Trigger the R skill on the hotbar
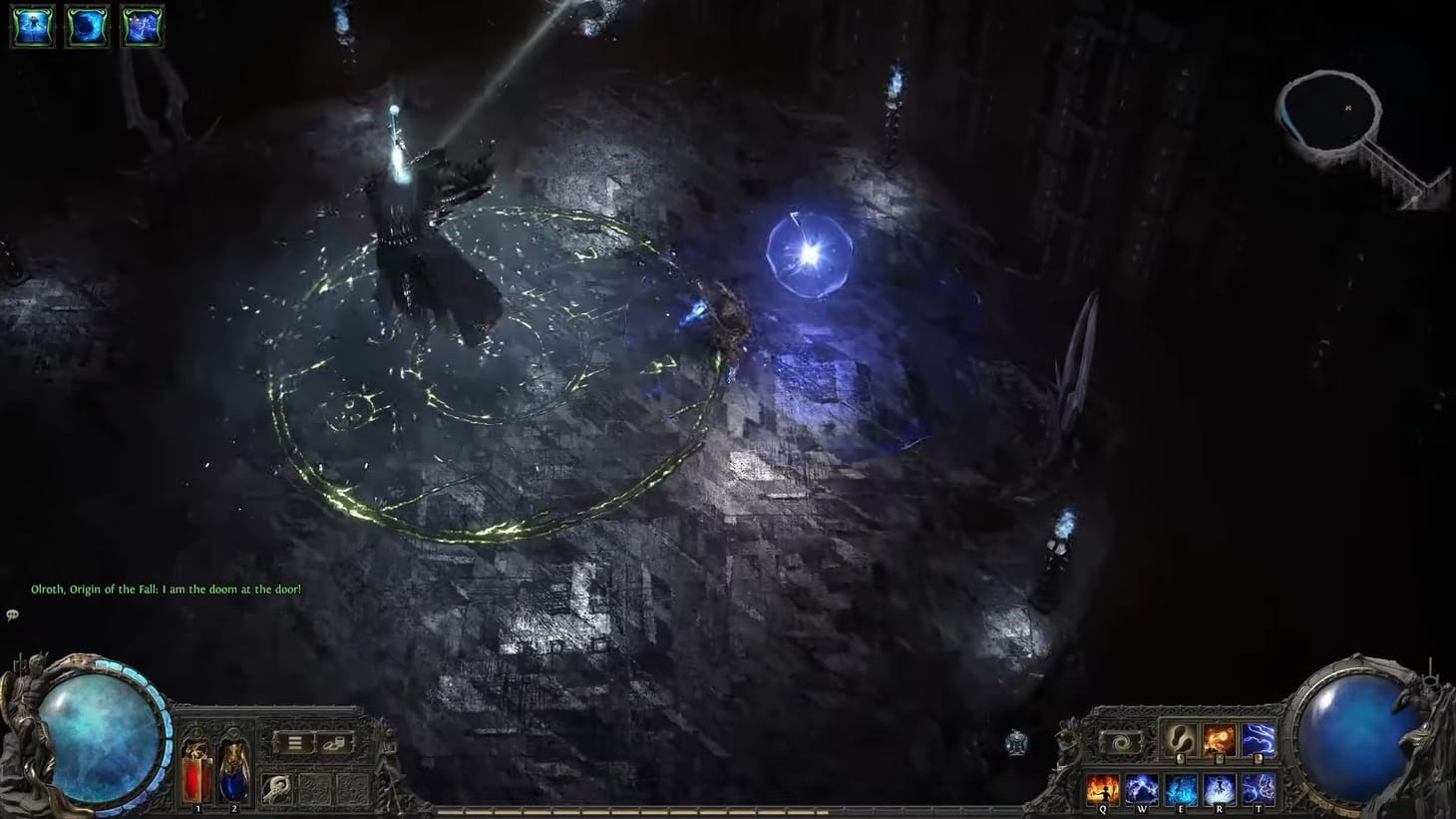 pyautogui.click(x=1219, y=788)
